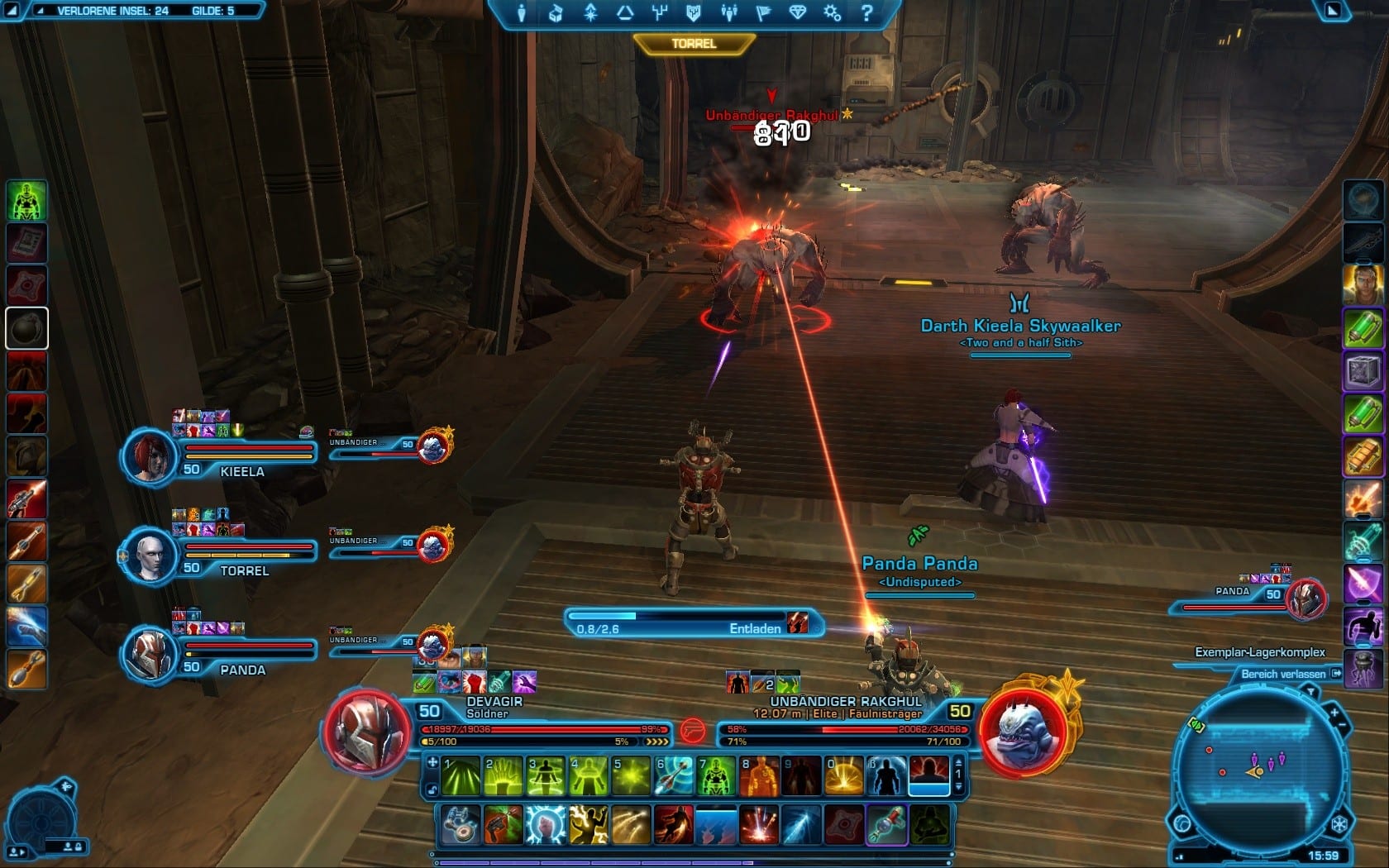
Task: Use the grenade item in the left sidebar
Action: pyautogui.click(x=26, y=328)
